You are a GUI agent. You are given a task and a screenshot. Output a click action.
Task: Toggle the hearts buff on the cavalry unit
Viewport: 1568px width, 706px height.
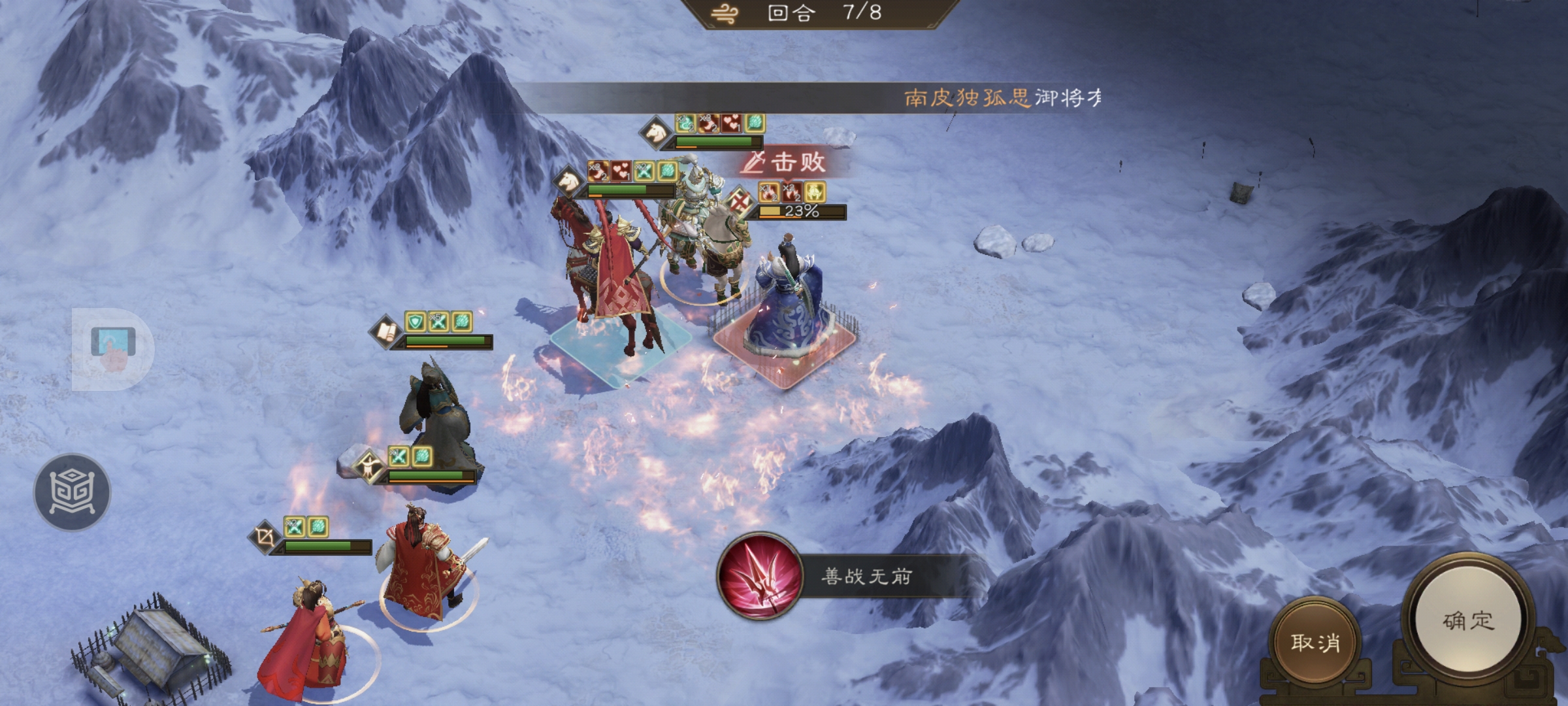(x=621, y=171)
